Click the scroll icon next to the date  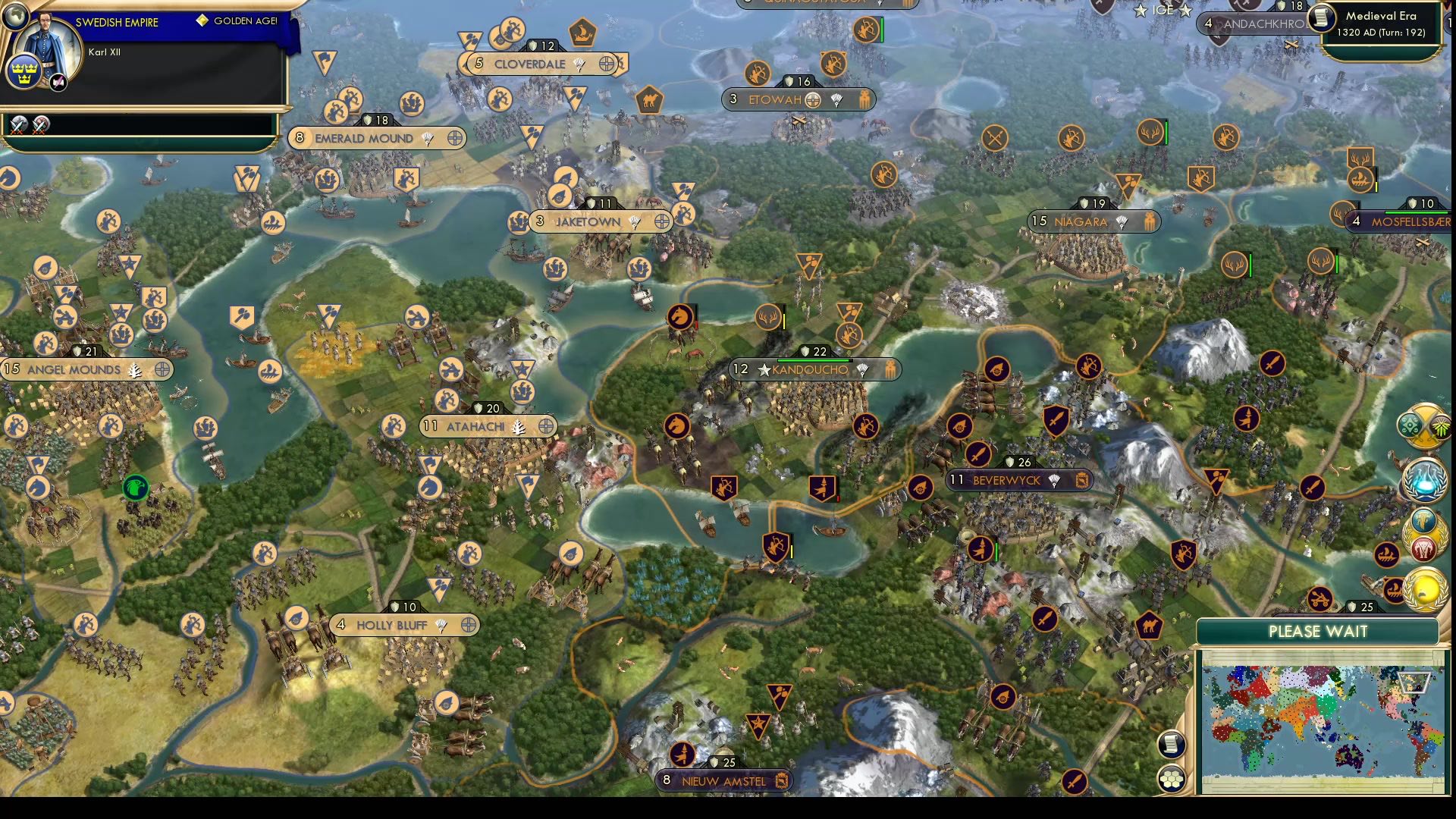[1323, 19]
